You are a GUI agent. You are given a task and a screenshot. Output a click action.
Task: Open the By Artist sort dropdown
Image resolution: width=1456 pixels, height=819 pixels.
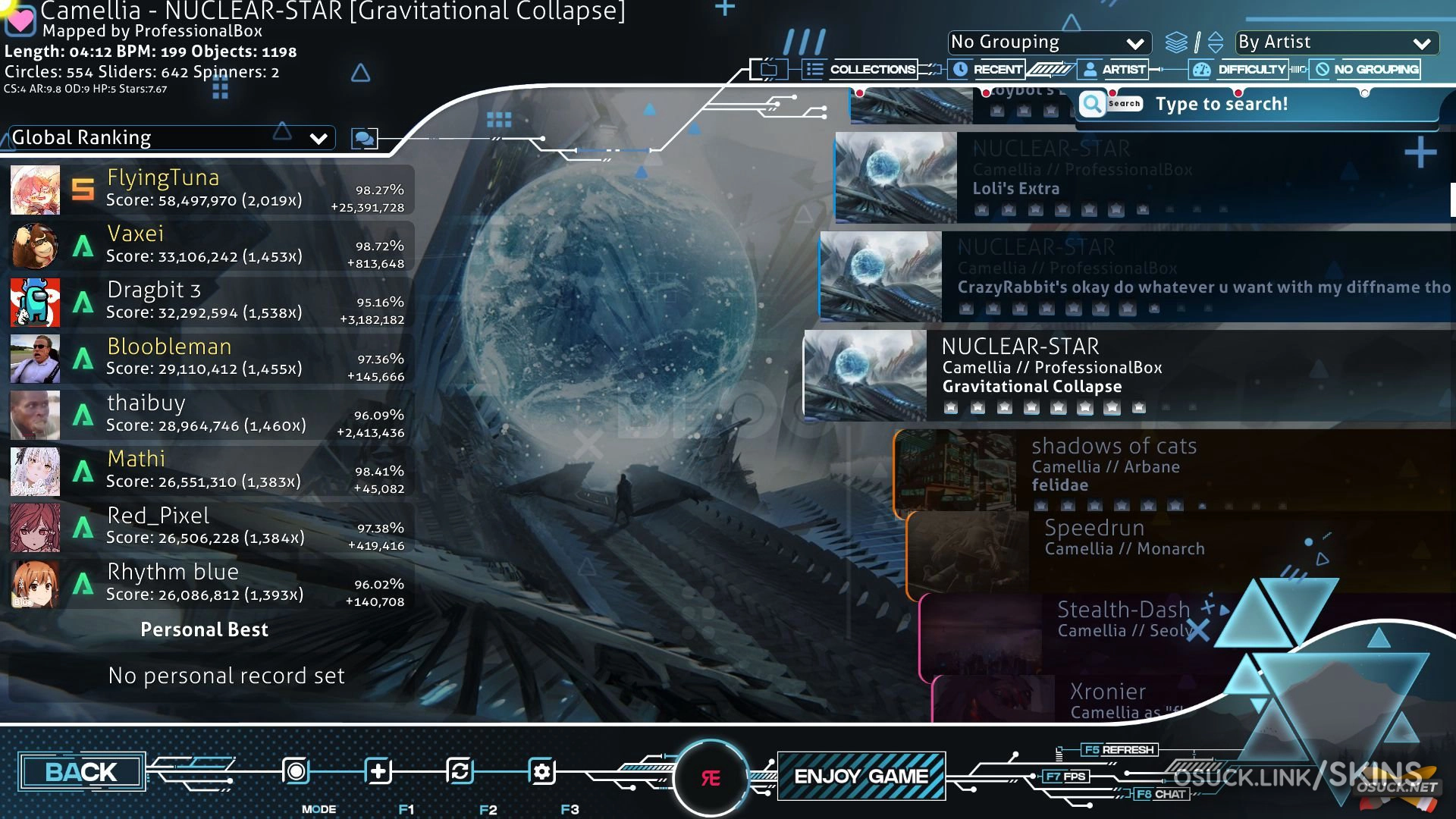(x=1335, y=42)
